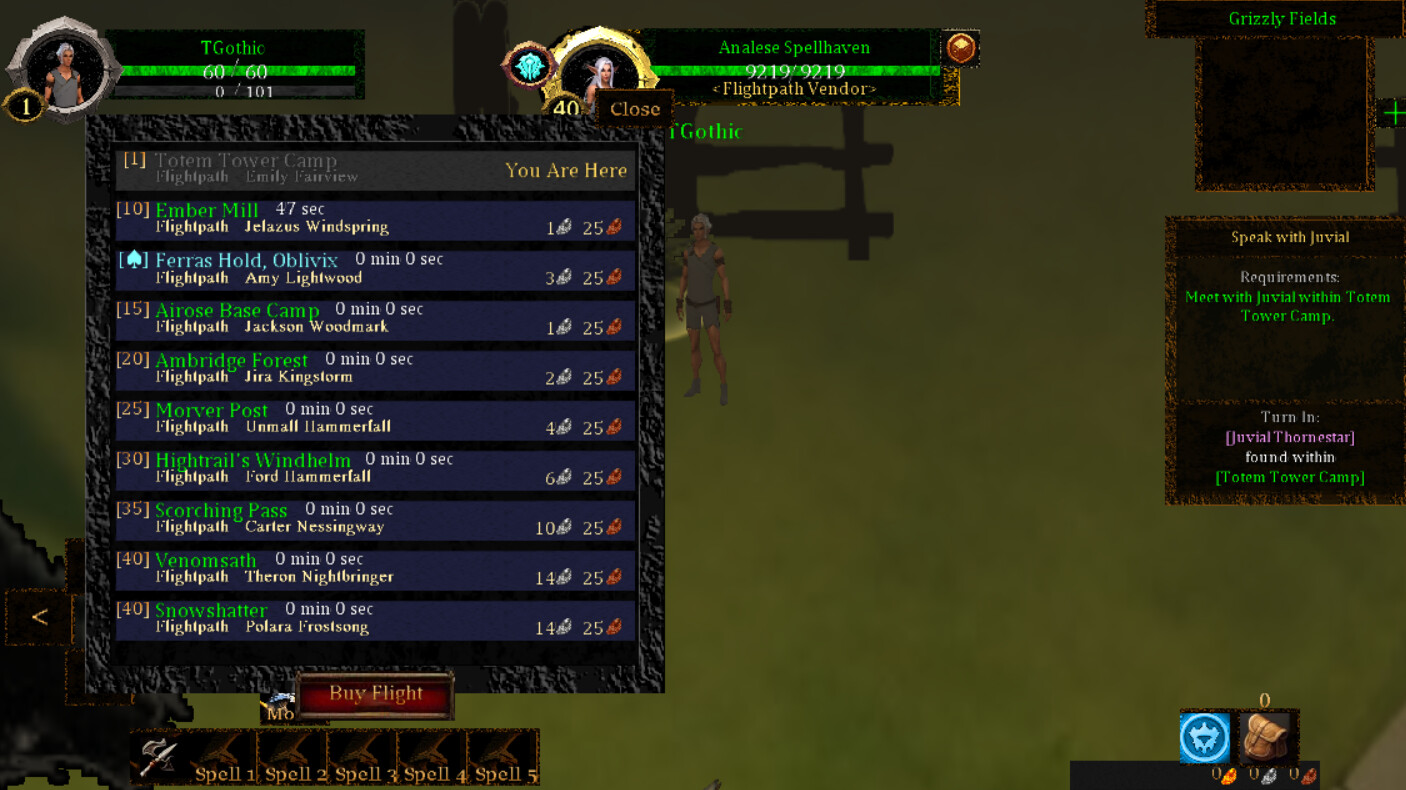The image size is (1406, 790).
Task: Close the flightpath vendor window
Action: pyautogui.click(x=634, y=109)
